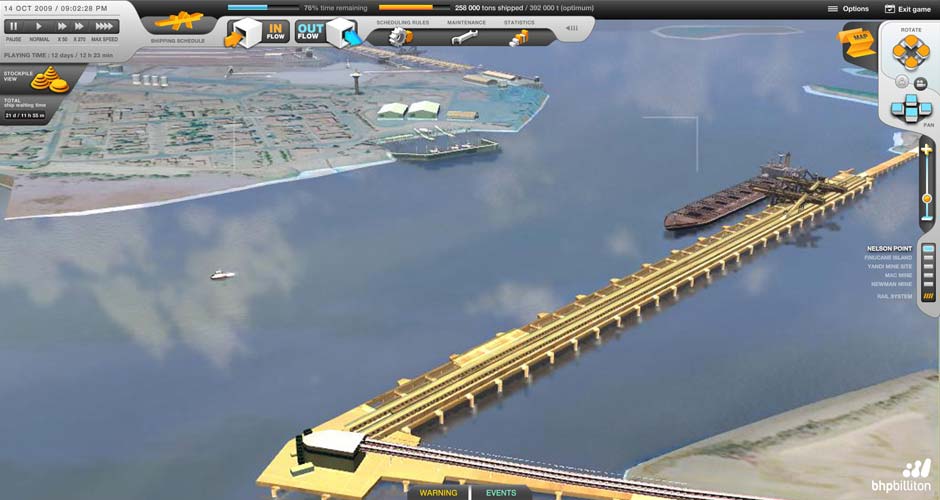Switch view to the Rail System
940x500 pixels.
[x=928, y=296]
